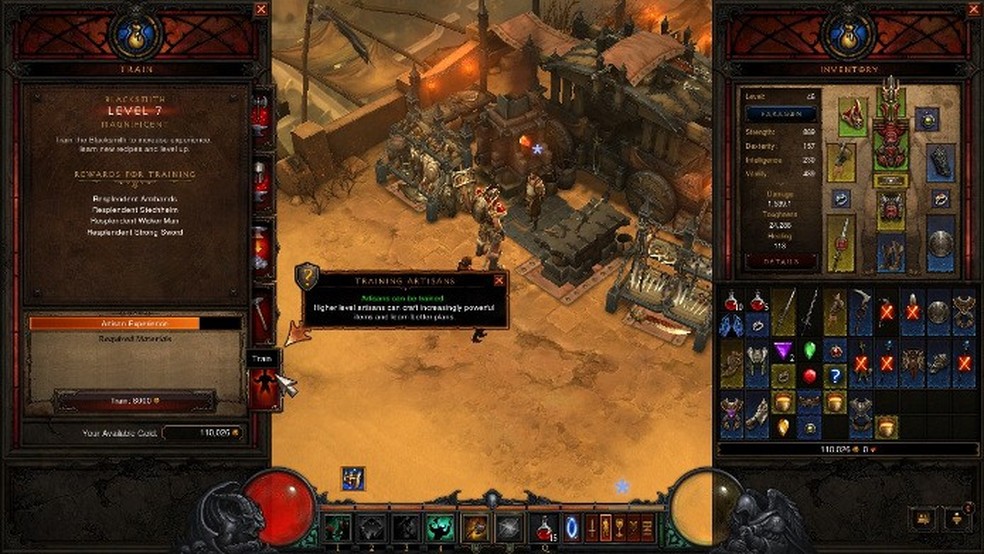The width and height of the screenshot is (984, 554).
Task: Click the Train 8000 gold button
Action: pyautogui.click(x=135, y=399)
